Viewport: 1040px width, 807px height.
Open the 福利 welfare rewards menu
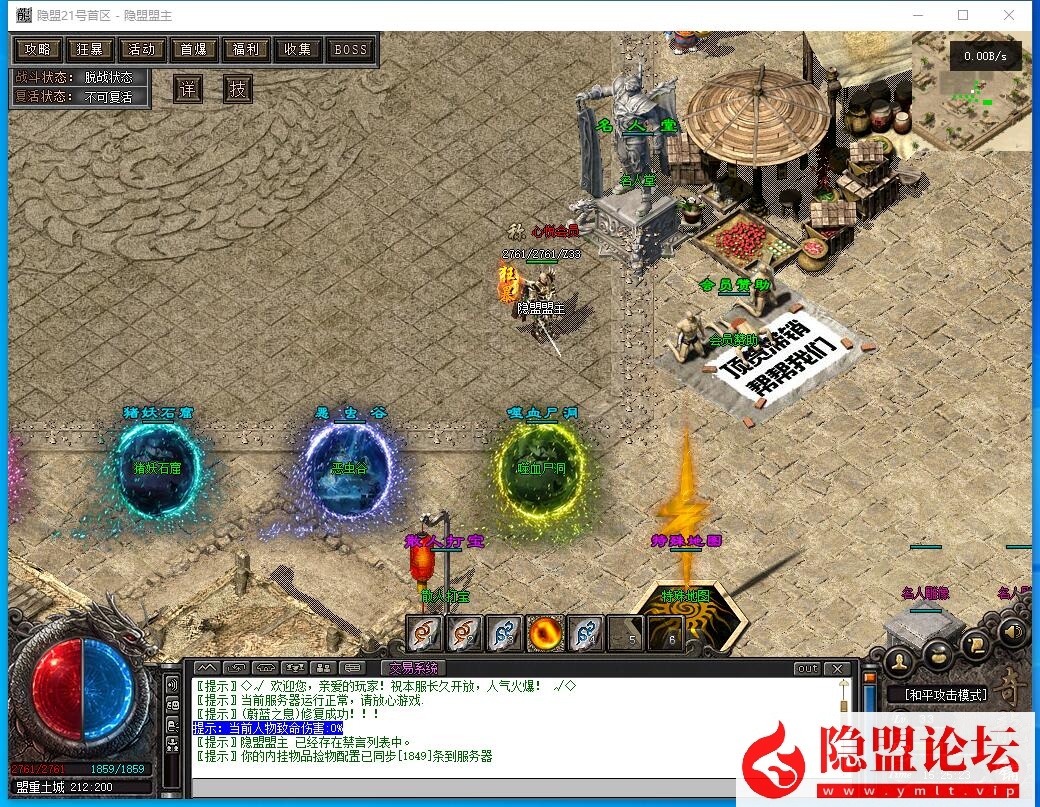coord(246,49)
